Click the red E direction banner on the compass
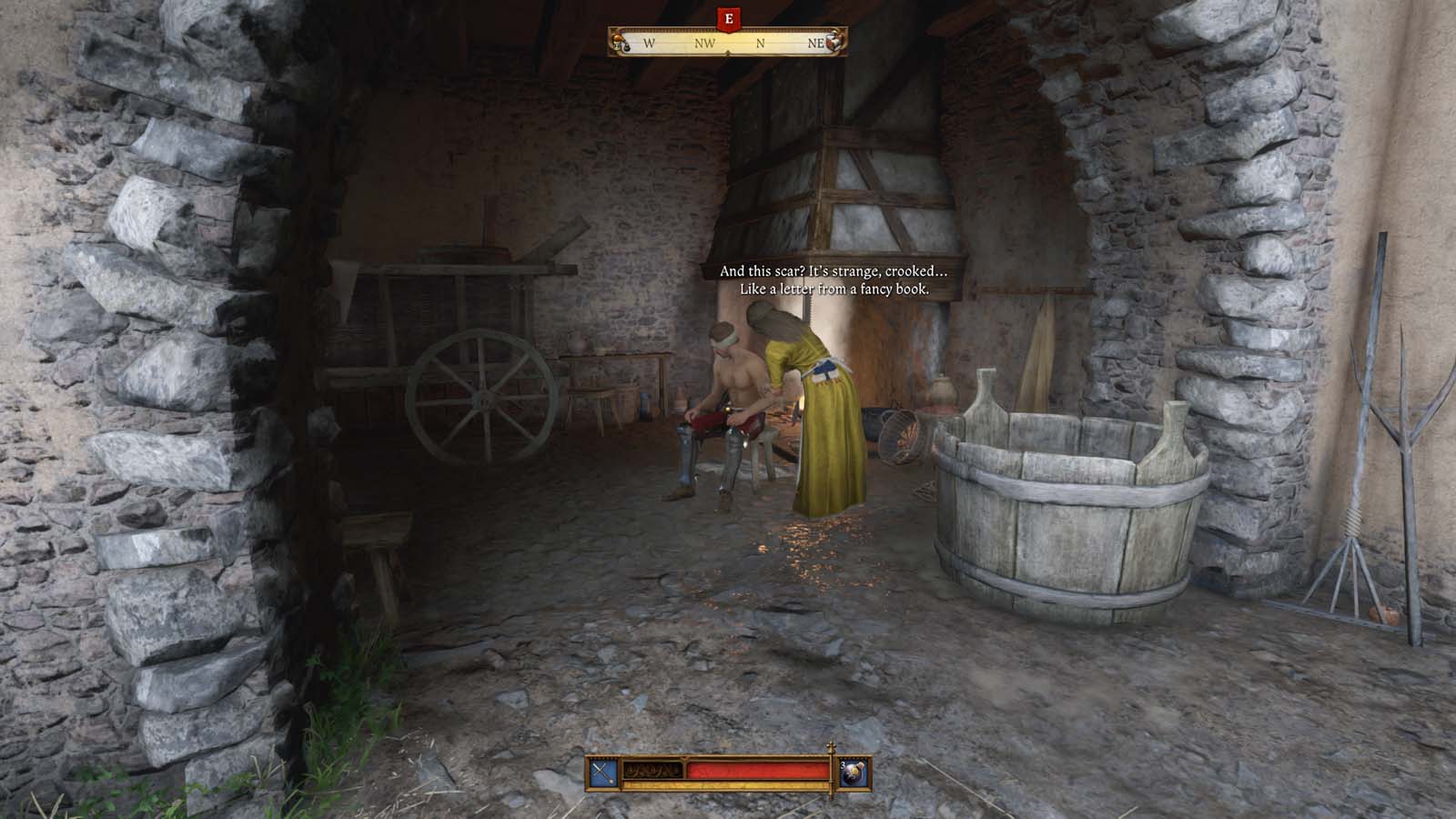Viewport: 1456px width, 819px height. click(729, 17)
